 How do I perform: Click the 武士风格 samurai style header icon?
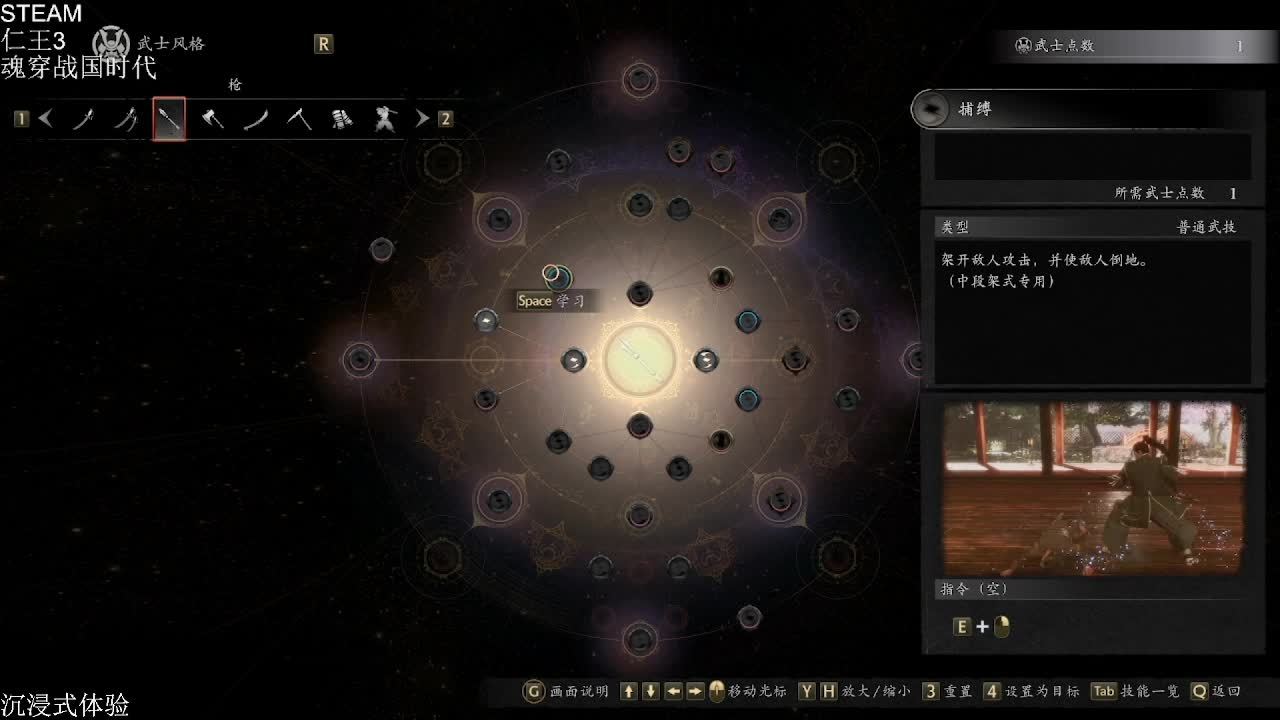click(110, 43)
